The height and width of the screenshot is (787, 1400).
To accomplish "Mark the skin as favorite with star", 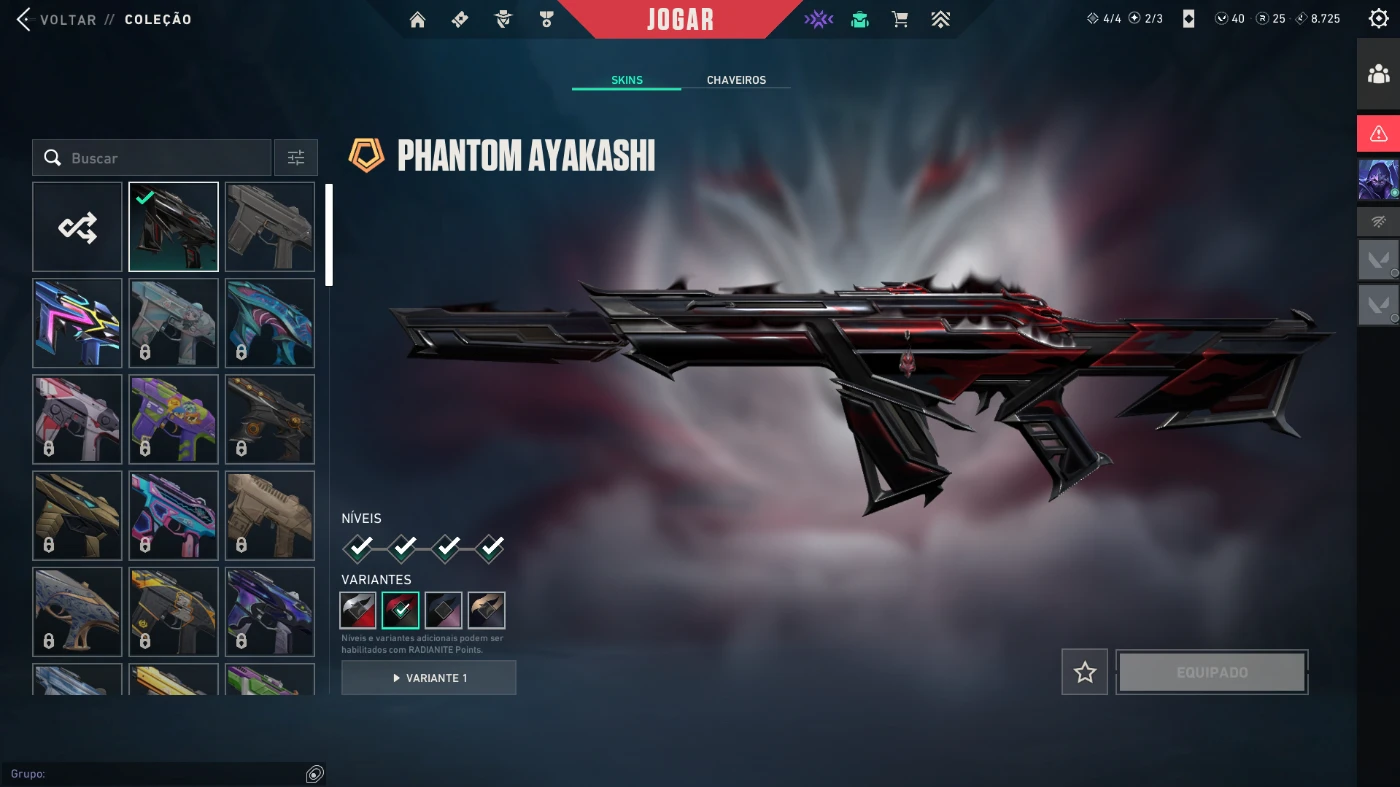I will click(x=1085, y=672).
